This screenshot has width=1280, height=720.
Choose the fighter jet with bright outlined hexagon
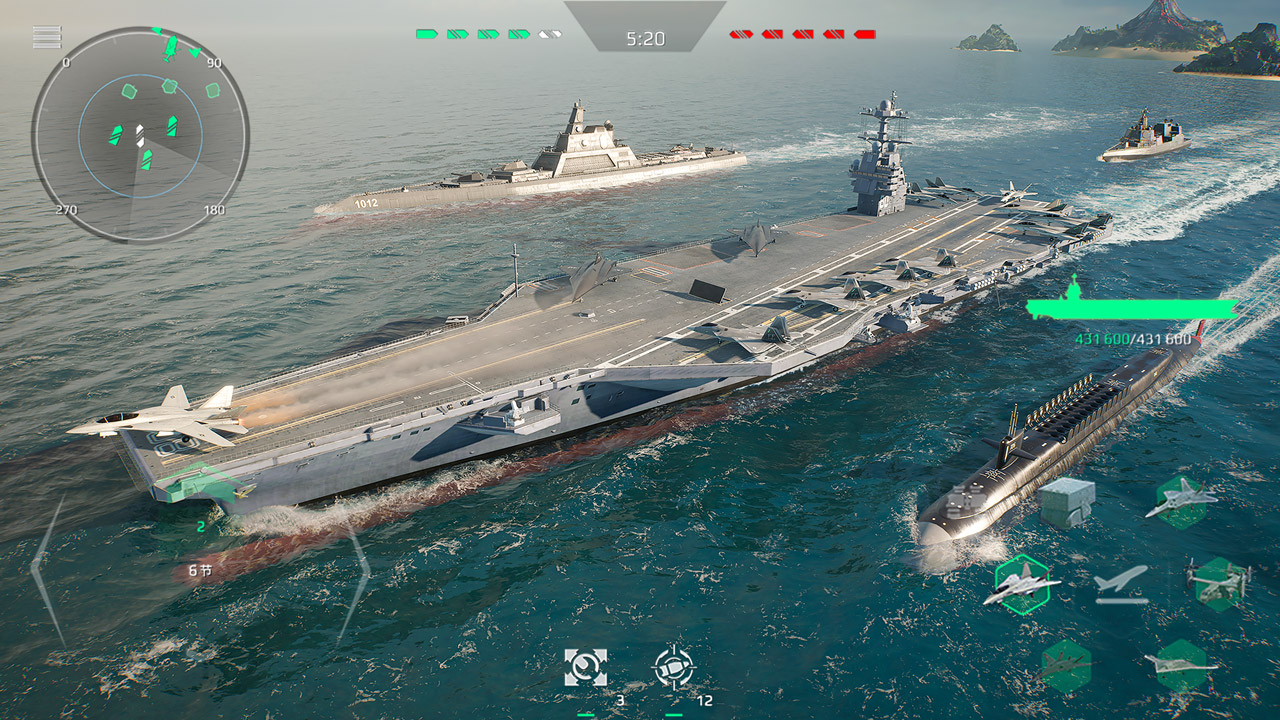click(1022, 583)
